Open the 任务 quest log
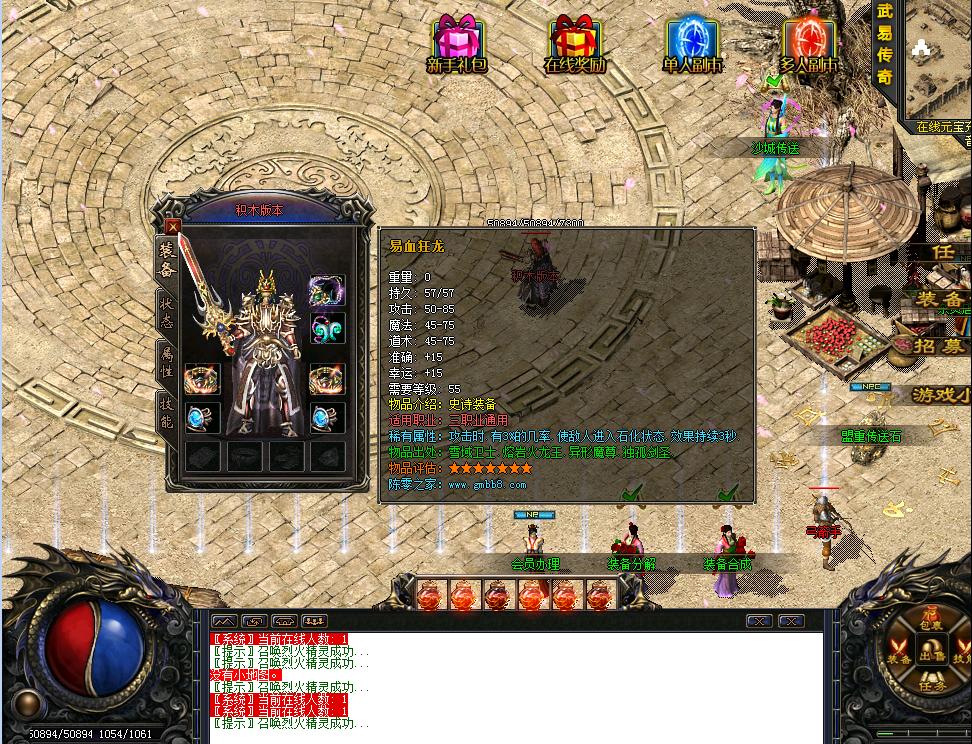 point(933,687)
